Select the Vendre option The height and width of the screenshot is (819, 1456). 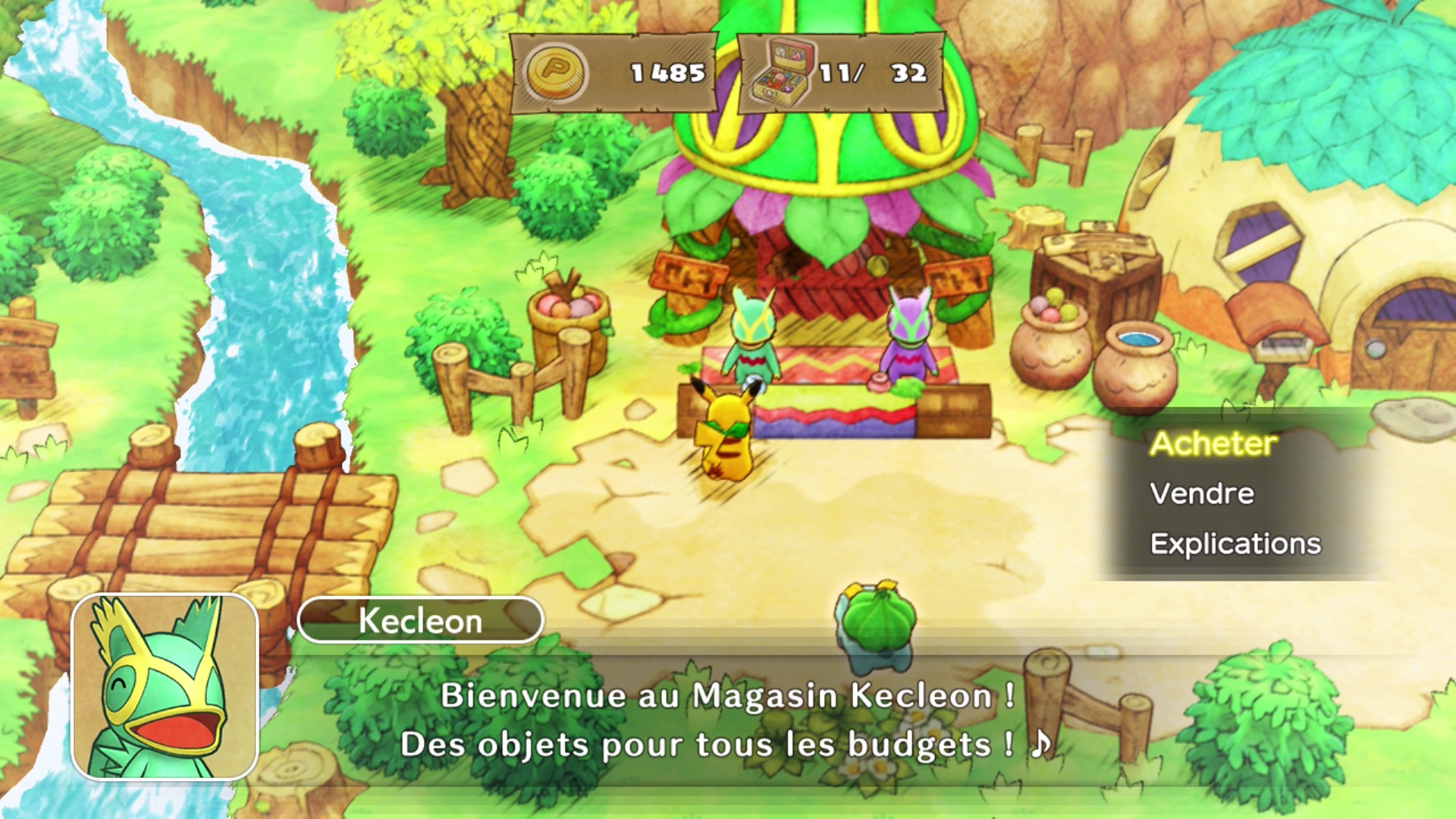coord(1200,494)
